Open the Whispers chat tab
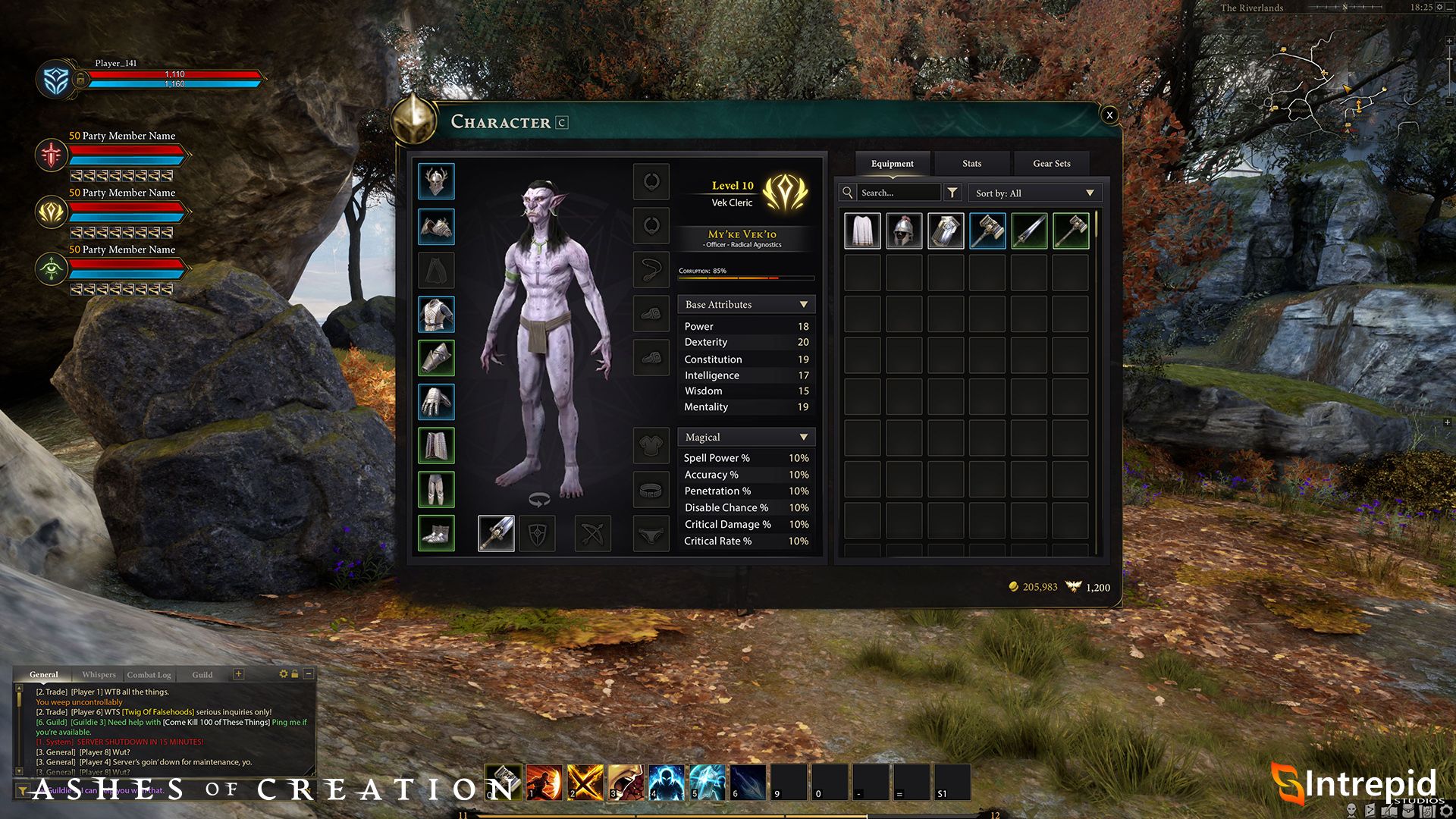This screenshot has width=1456, height=819. [x=99, y=675]
